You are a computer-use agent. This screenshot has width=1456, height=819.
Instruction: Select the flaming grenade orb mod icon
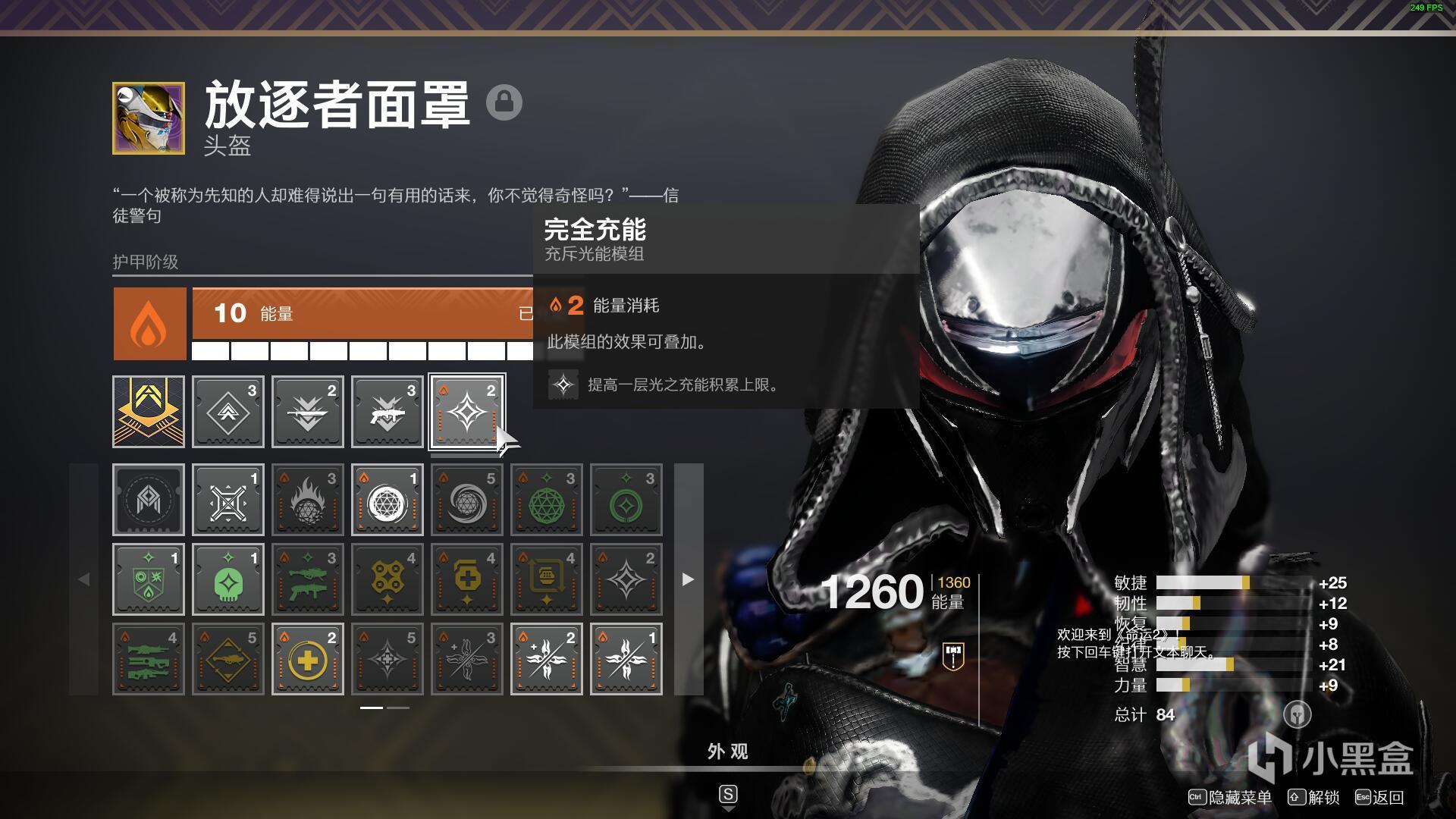(308, 499)
